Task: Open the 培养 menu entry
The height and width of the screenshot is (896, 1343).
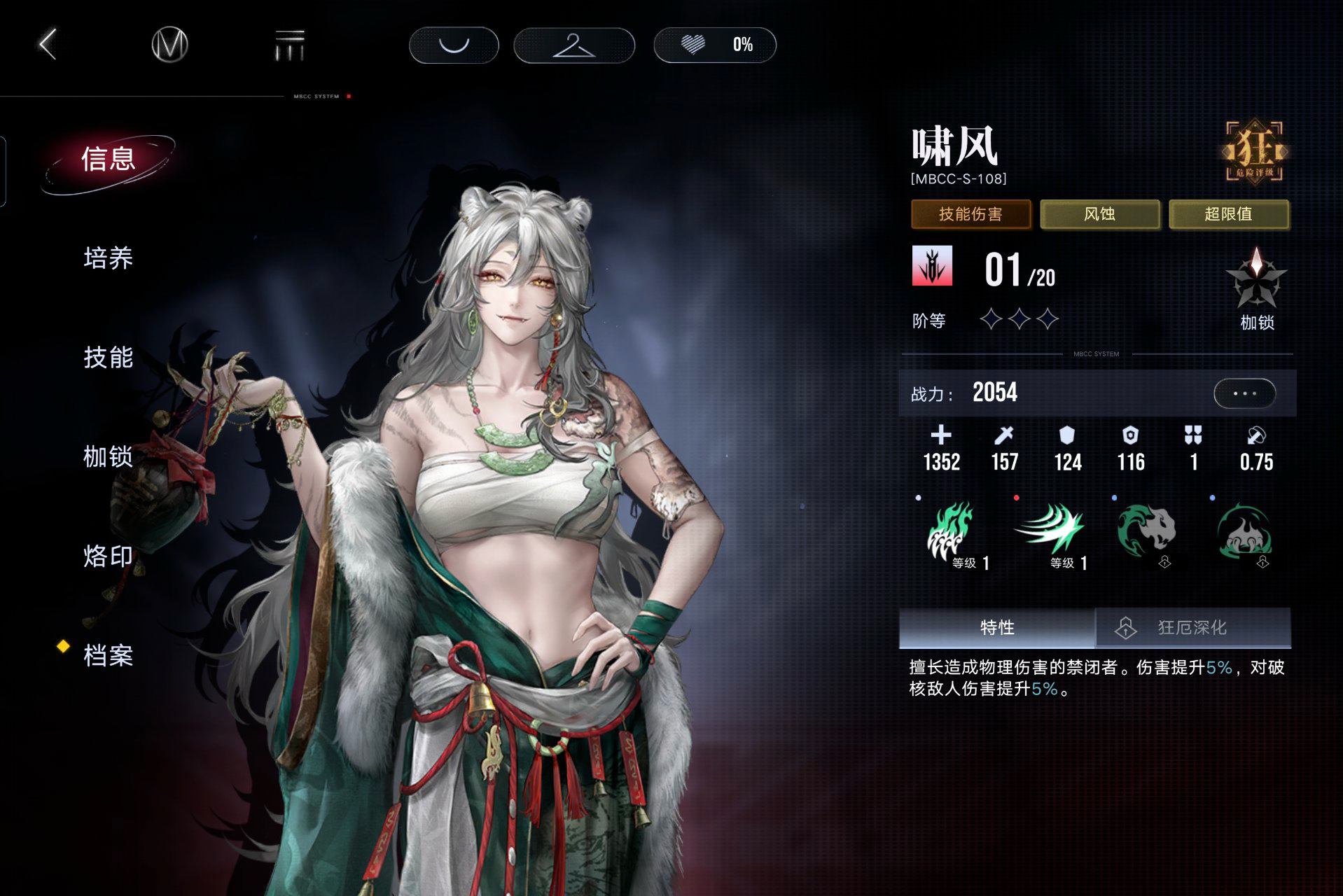Action: click(x=108, y=258)
